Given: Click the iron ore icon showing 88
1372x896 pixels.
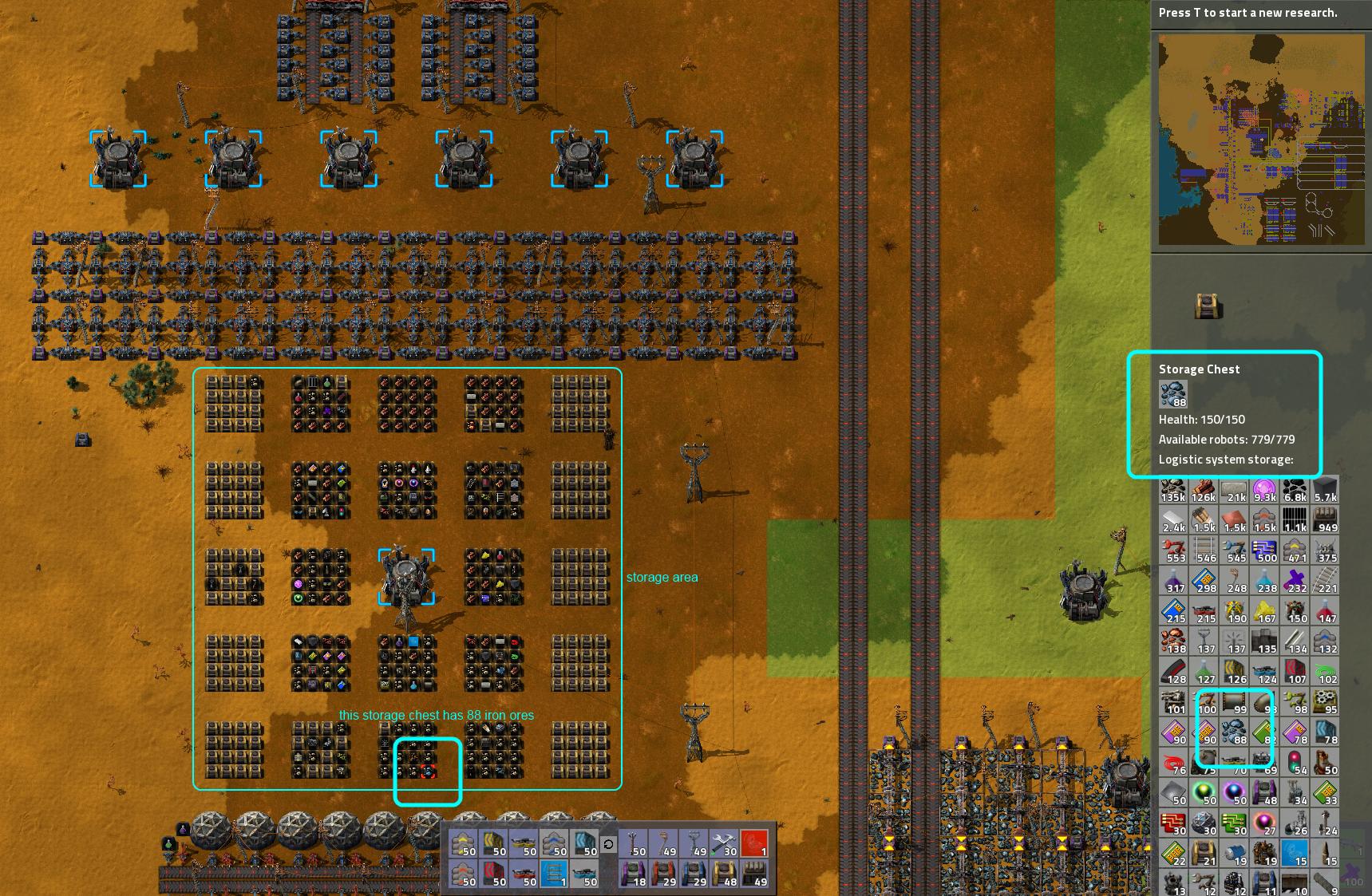Looking at the screenshot, I should click(x=1234, y=732).
